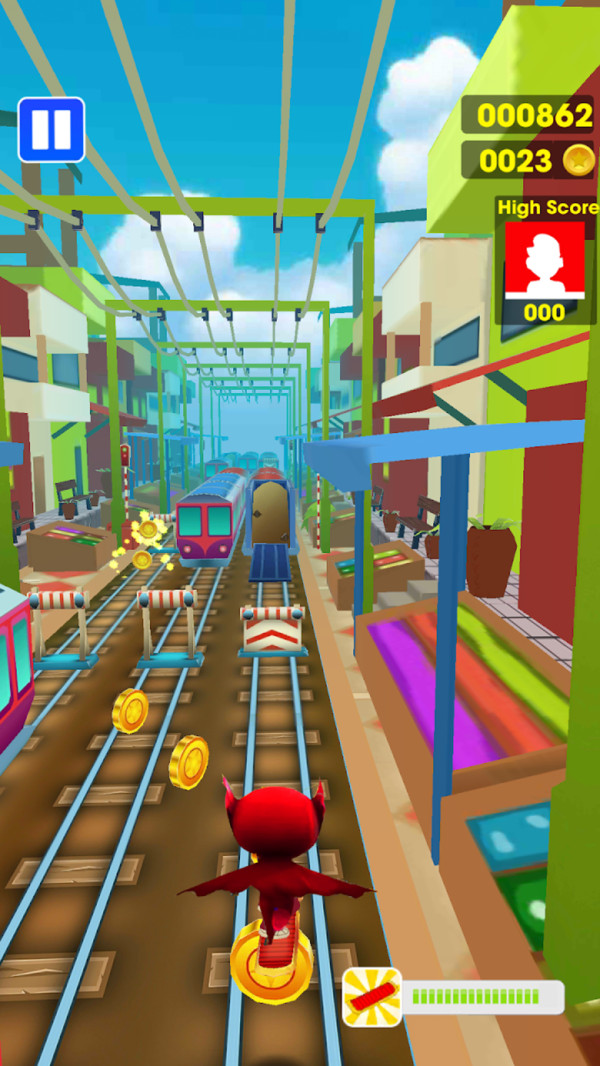This screenshot has width=600, height=1066.
Task: Tap the High Score player avatar
Action: [x=544, y=259]
